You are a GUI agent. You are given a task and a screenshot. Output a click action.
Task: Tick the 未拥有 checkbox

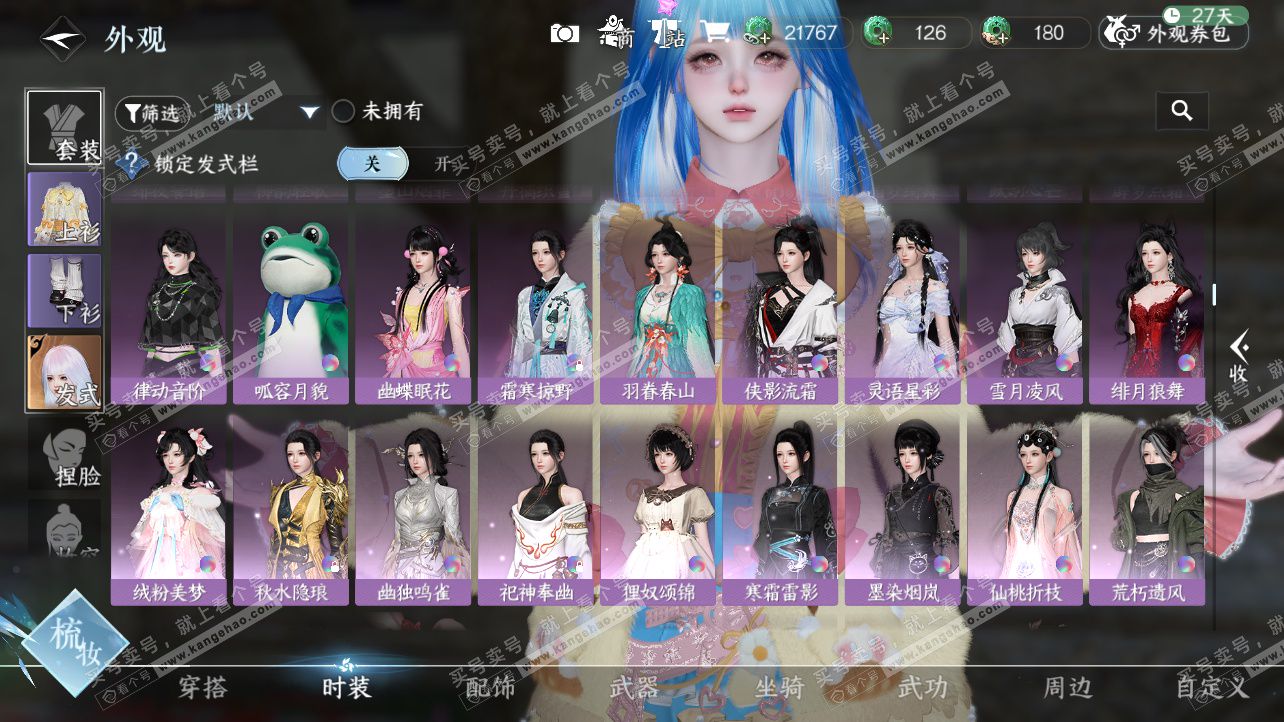pyautogui.click(x=344, y=111)
